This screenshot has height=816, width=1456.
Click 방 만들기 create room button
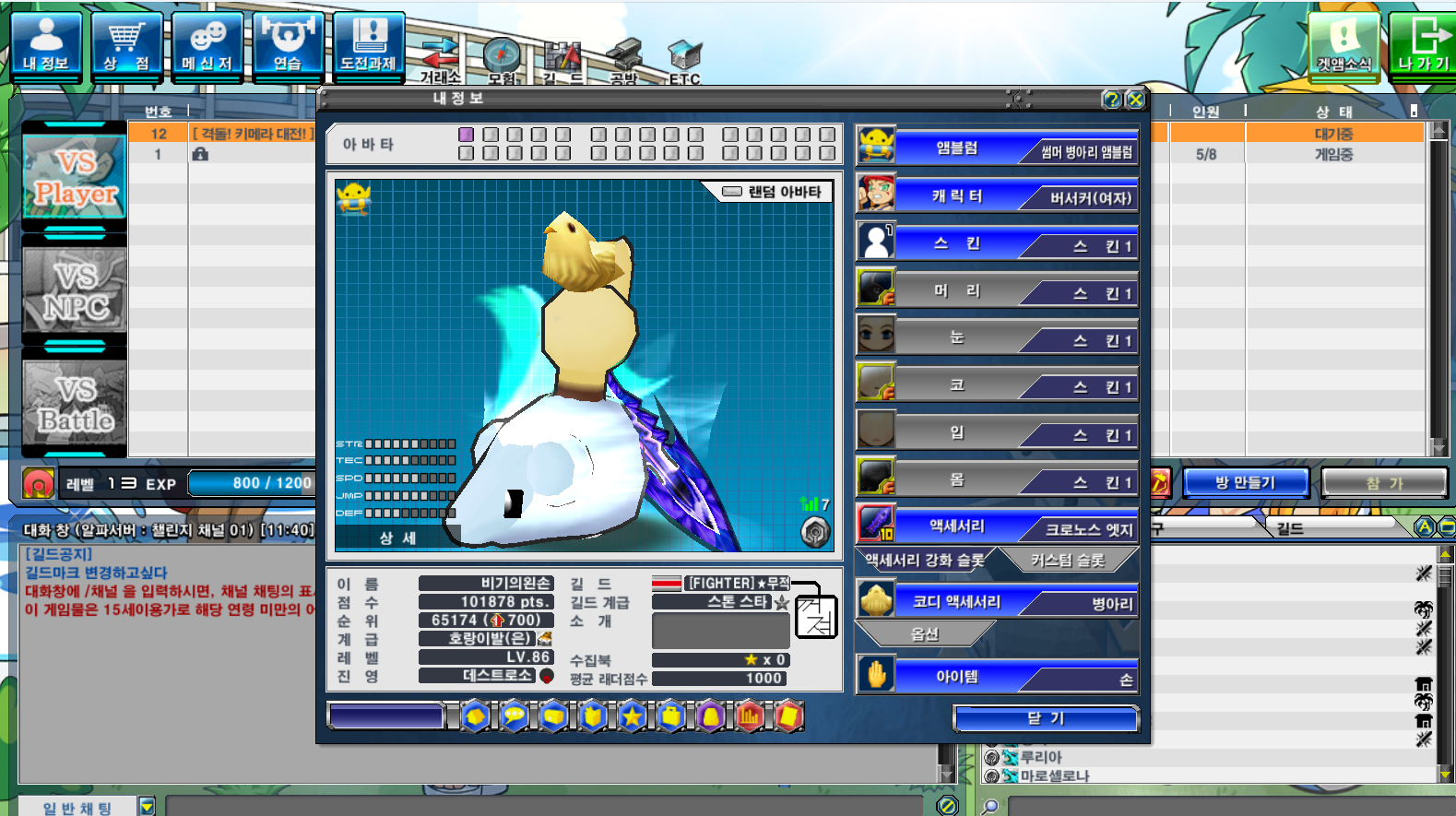[1245, 482]
